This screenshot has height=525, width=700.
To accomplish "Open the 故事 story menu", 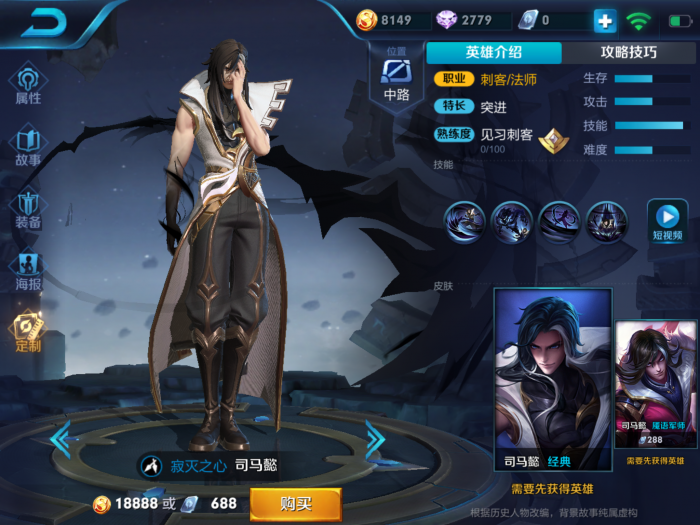I will (x=28, y=146).
